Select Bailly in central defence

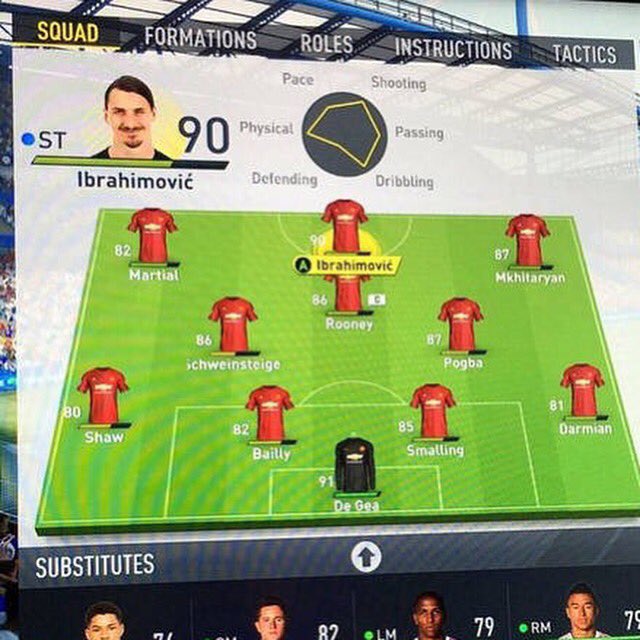click(x=270, y=413)
